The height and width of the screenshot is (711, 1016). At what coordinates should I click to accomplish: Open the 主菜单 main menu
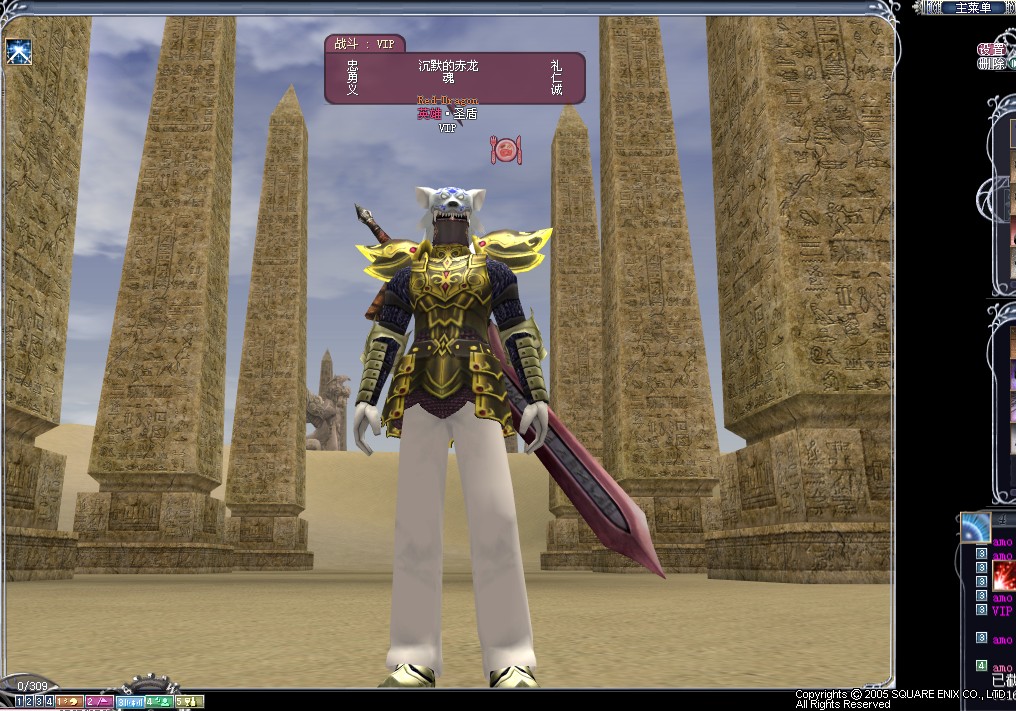[972, 8]
